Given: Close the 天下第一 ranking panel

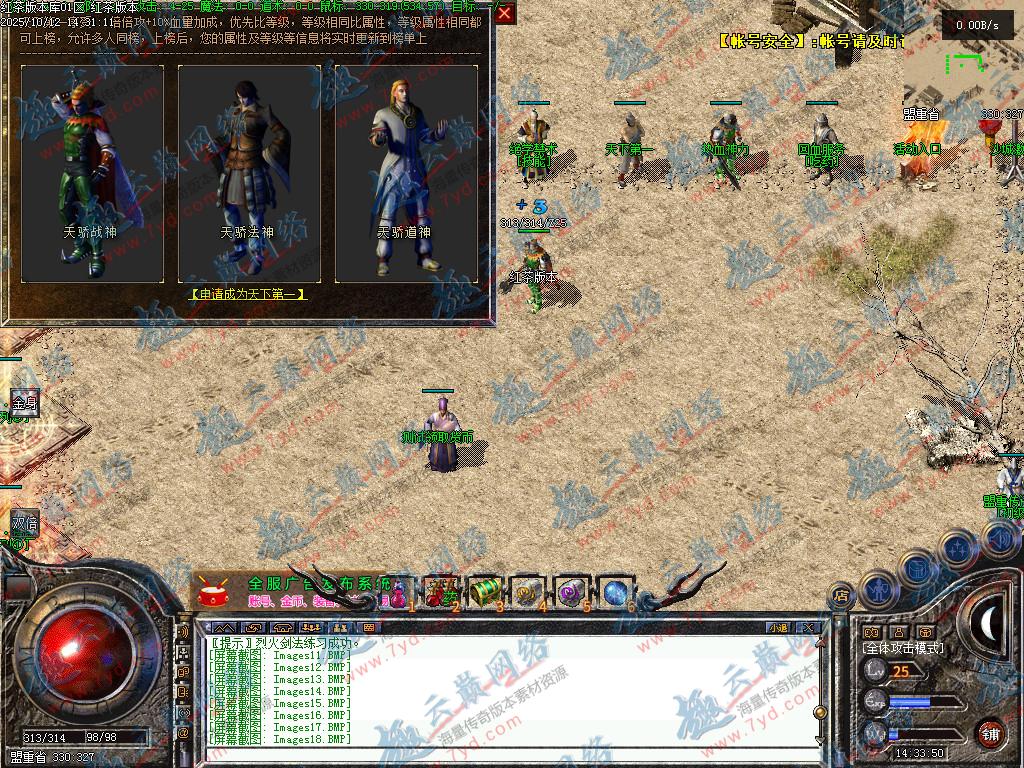Looking at the screenshot, I should pos(505,13).
